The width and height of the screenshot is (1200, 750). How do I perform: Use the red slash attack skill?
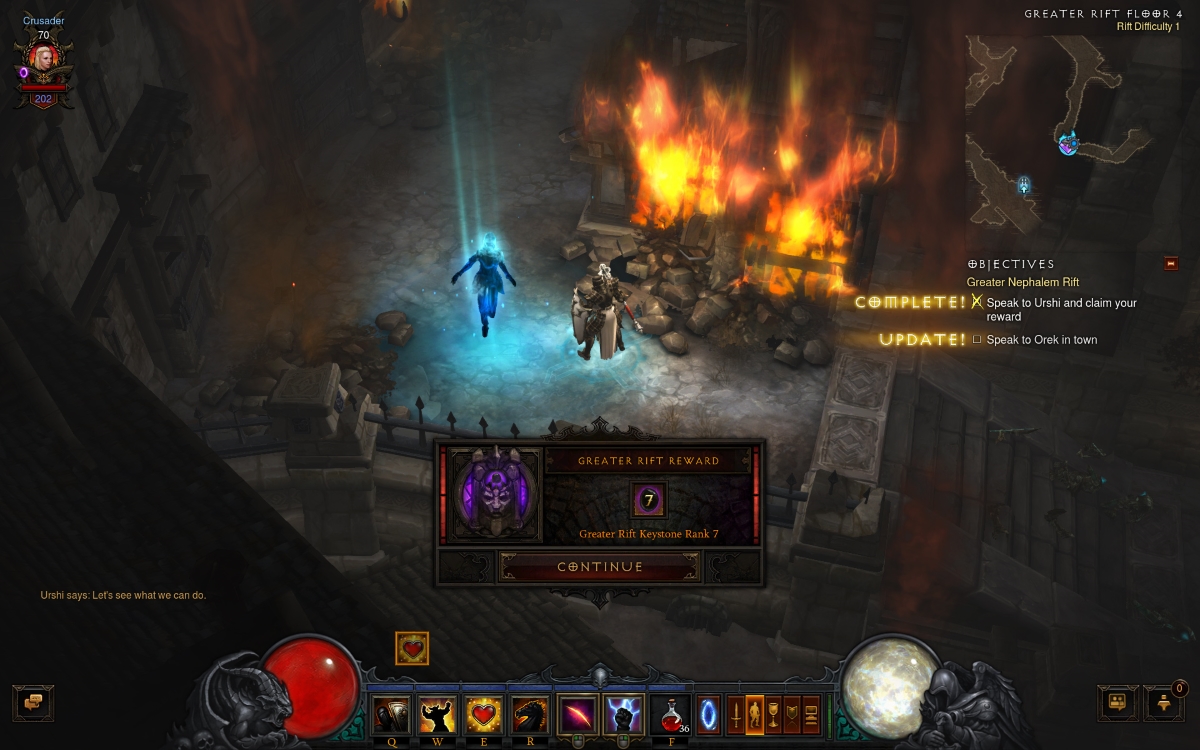(578, 715)
